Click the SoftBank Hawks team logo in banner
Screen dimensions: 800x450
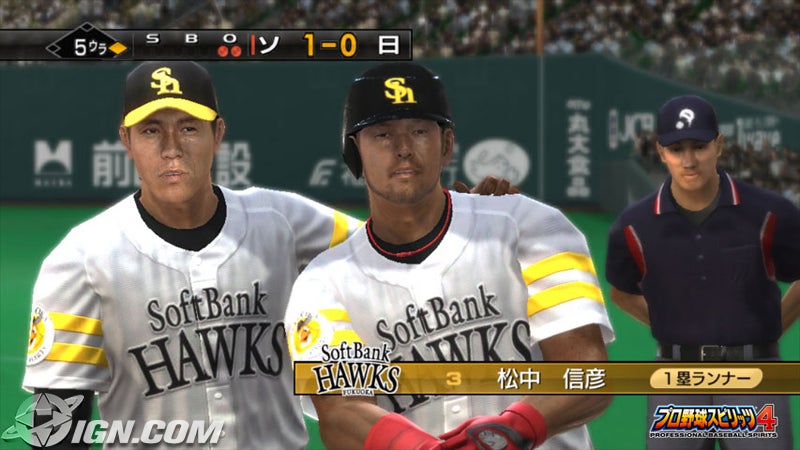(x=357, y=370)
